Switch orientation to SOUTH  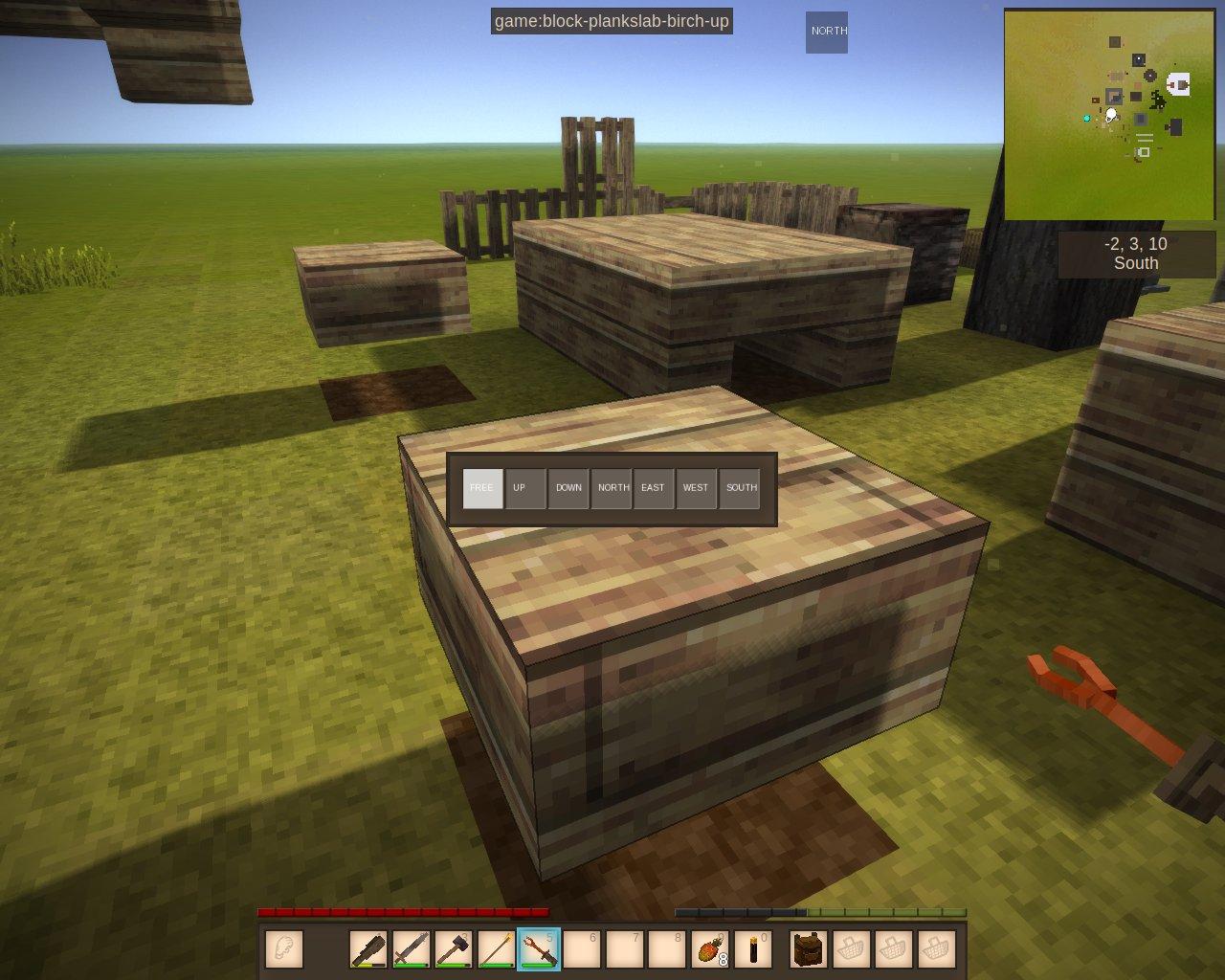point(740,488)
